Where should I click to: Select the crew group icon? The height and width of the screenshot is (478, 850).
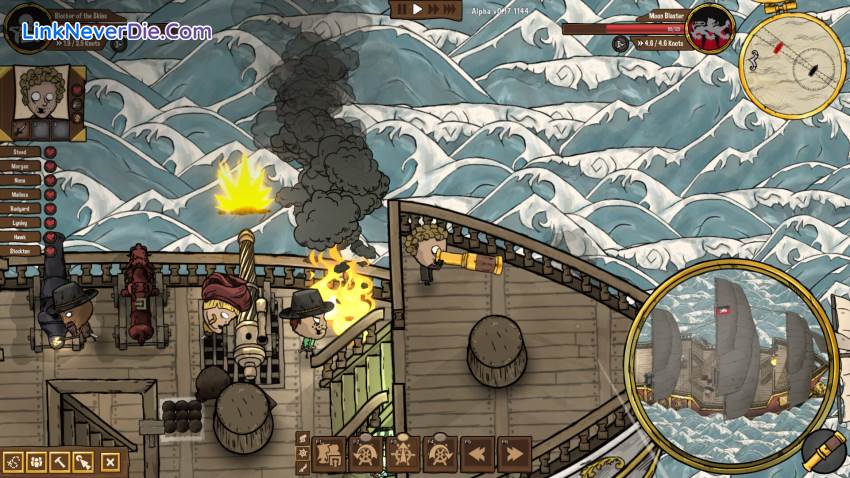point(36,462)
